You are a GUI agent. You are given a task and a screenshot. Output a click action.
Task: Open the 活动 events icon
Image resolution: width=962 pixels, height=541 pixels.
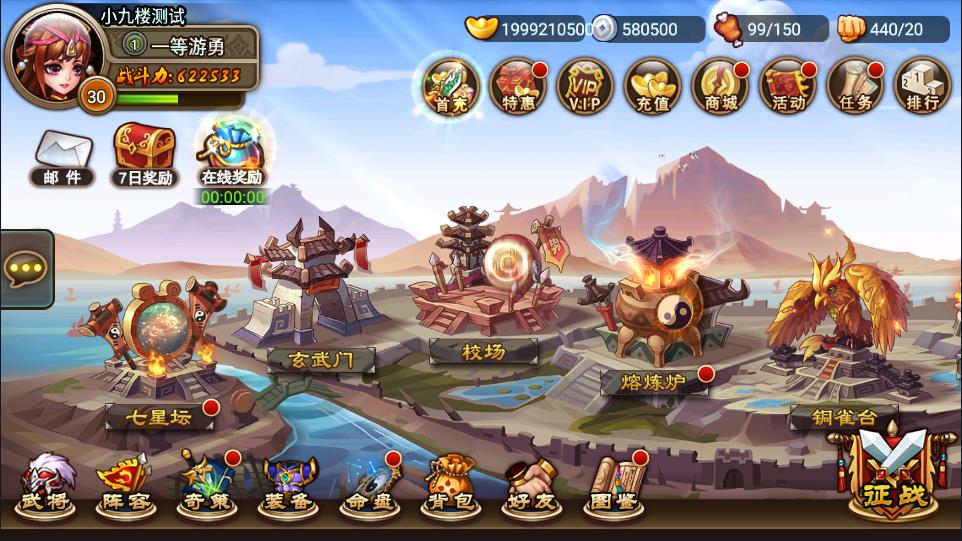click(788, 85)
